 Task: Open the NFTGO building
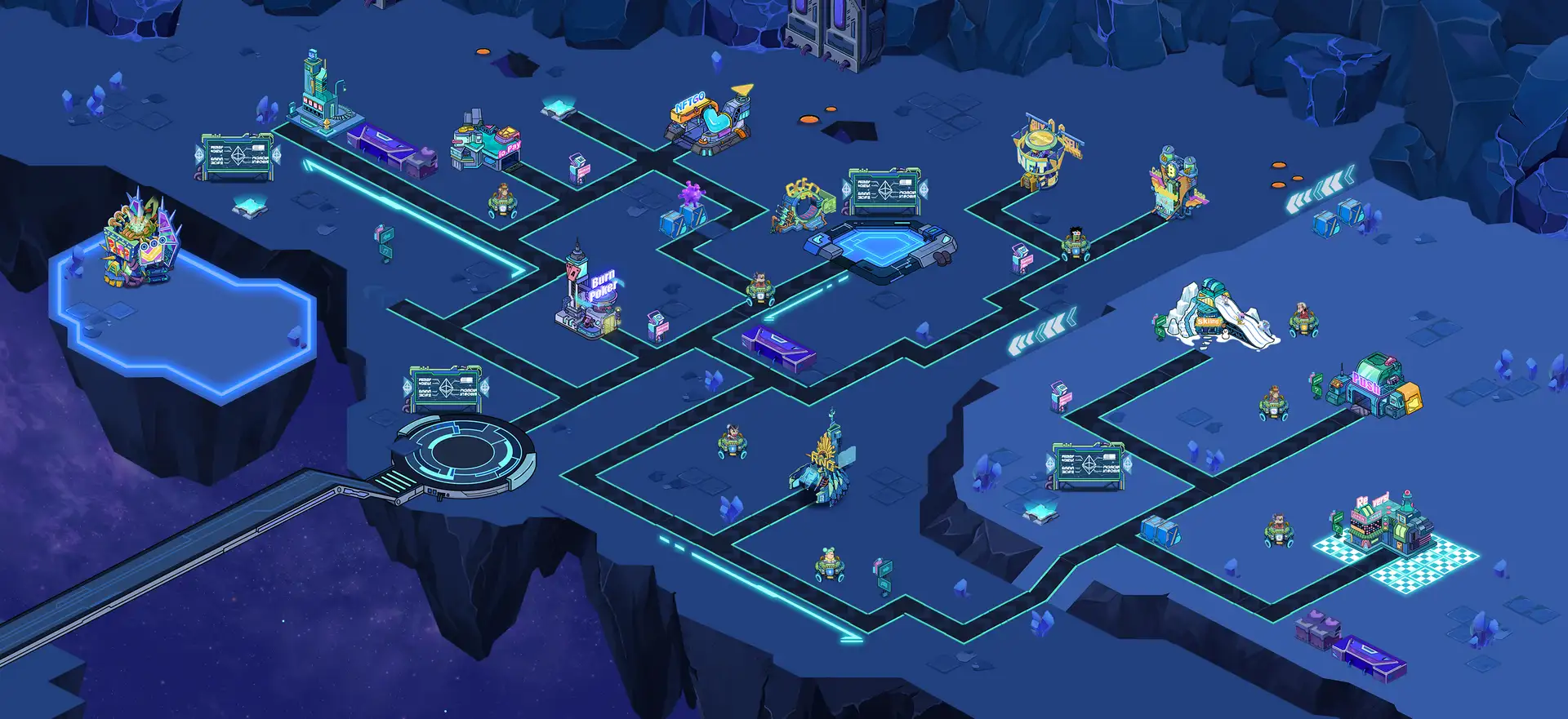[709, 122]
